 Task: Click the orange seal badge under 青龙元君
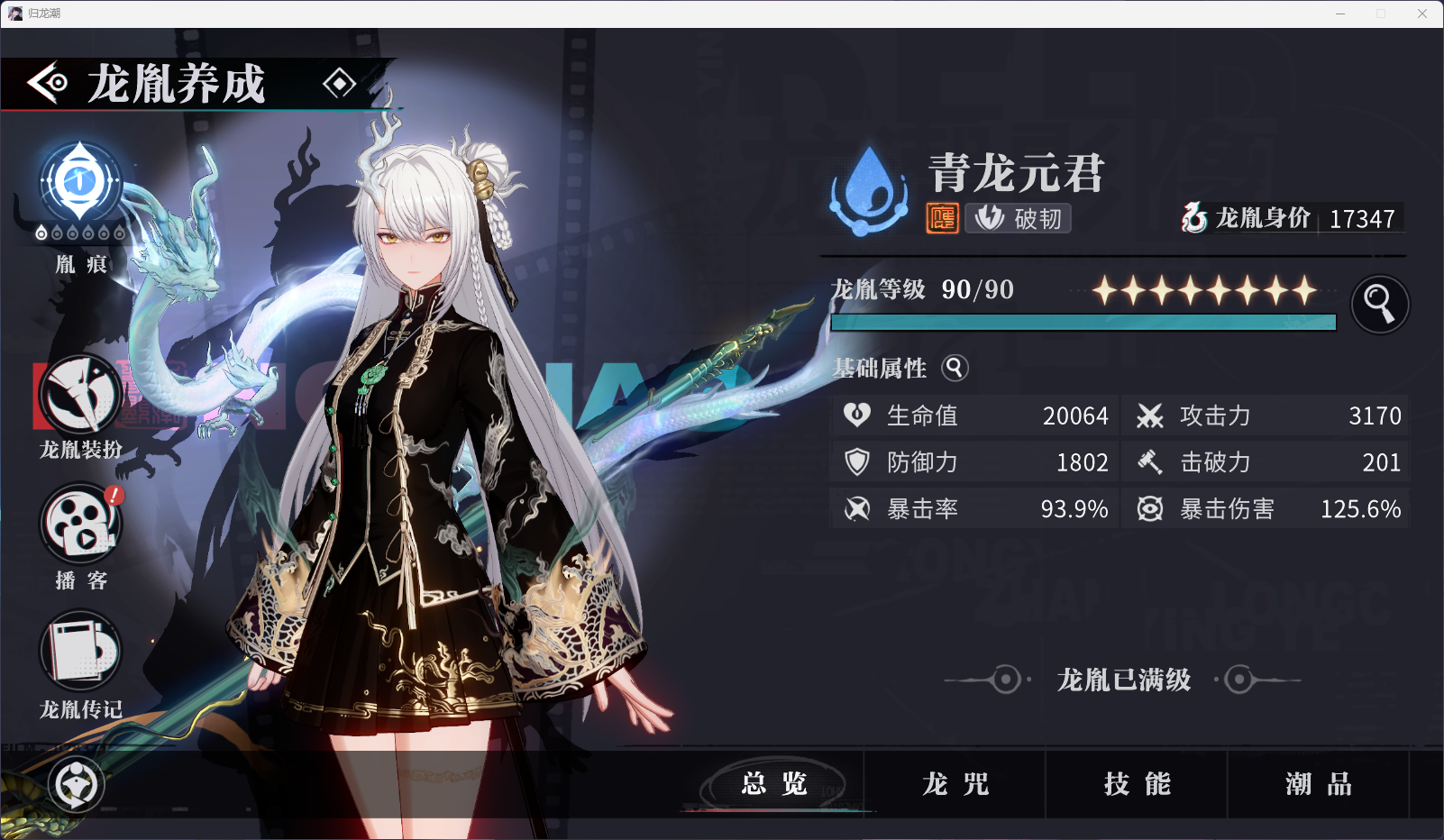point(941,218)
